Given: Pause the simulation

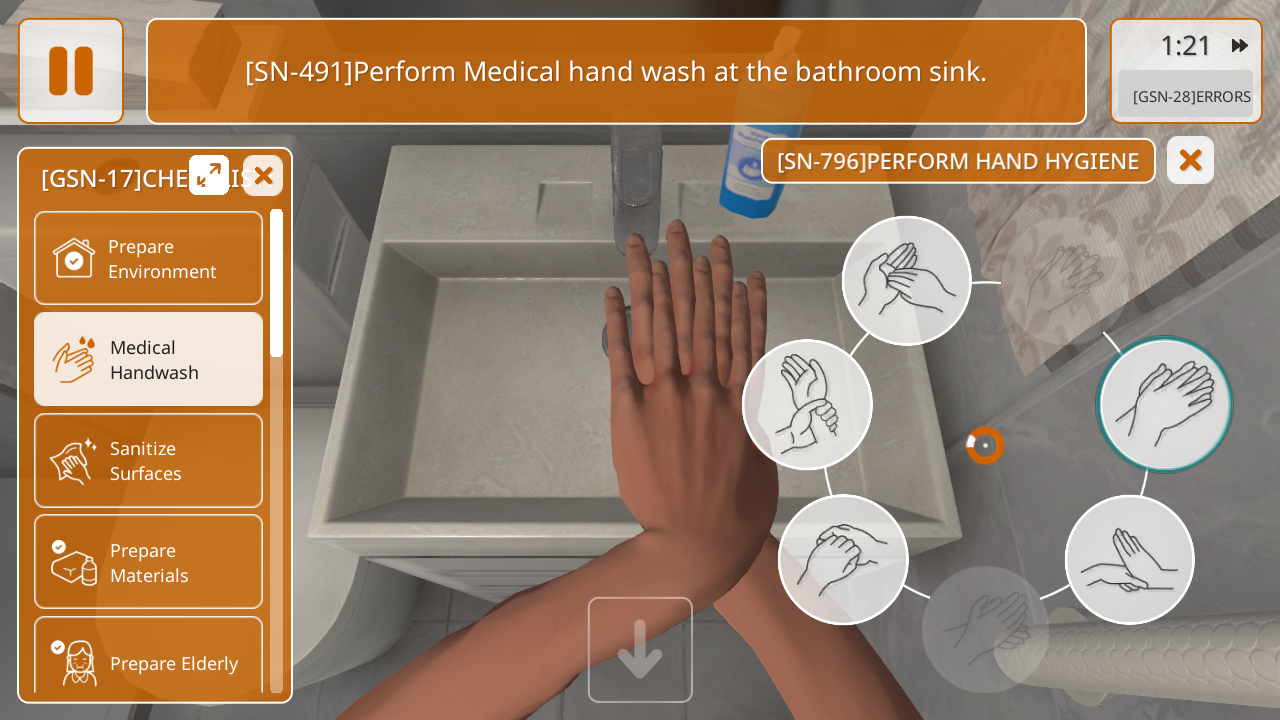Looking at the screenshot, I should pyautogui.click(x=71, y=71).
